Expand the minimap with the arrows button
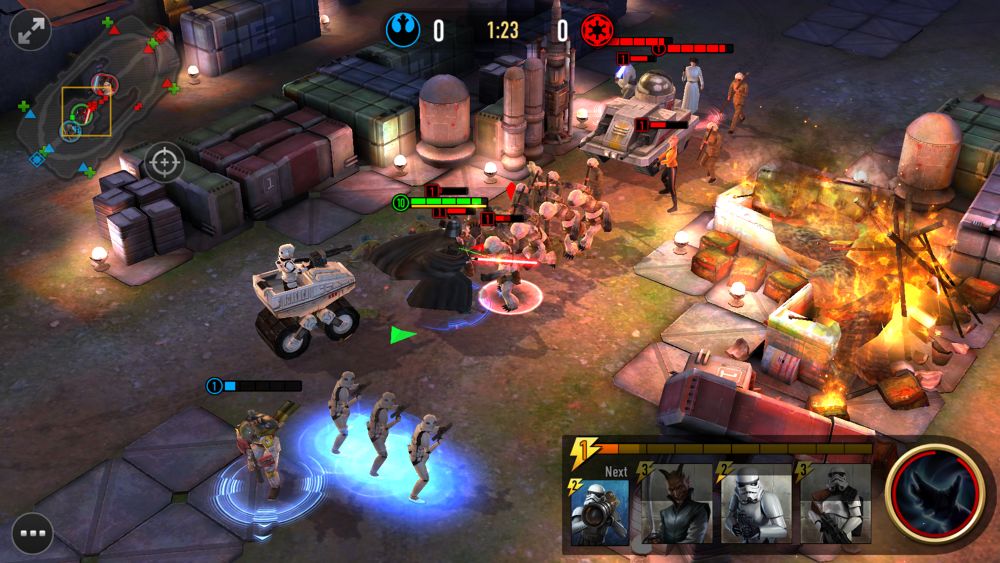 [30, 31]
